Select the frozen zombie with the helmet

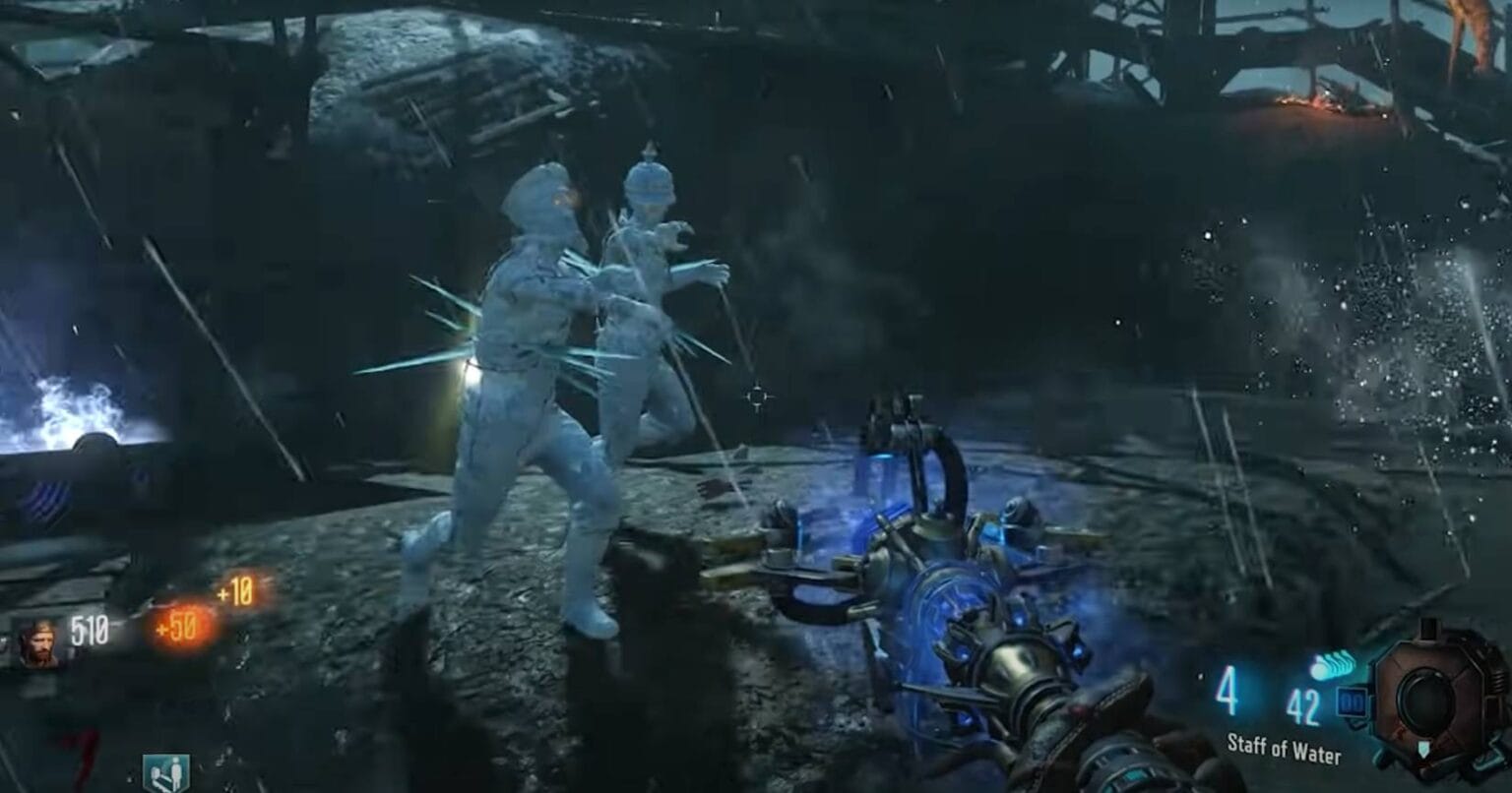(645, 285)
